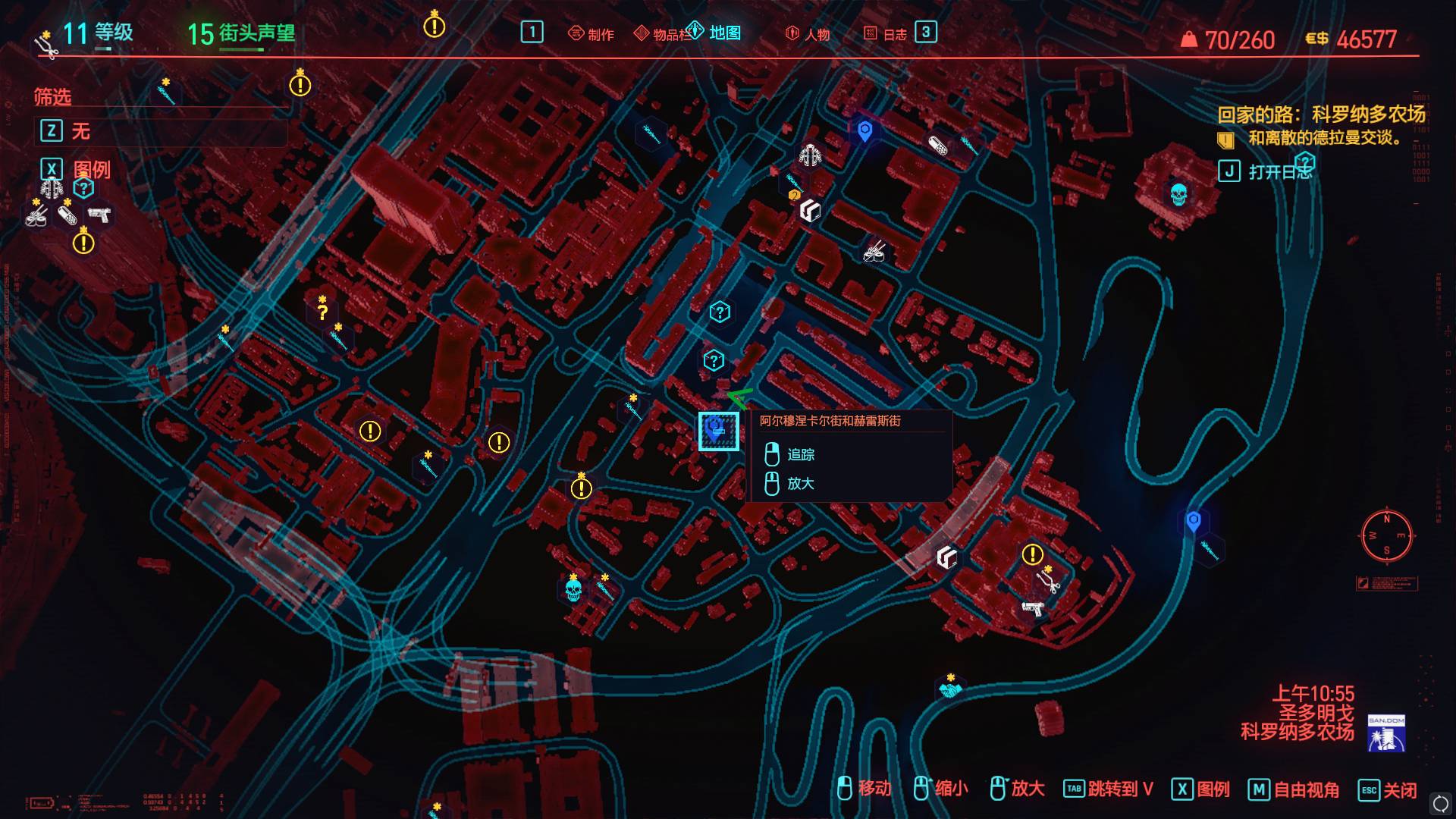Select the 地图 map tab

[x=715, y=33]
